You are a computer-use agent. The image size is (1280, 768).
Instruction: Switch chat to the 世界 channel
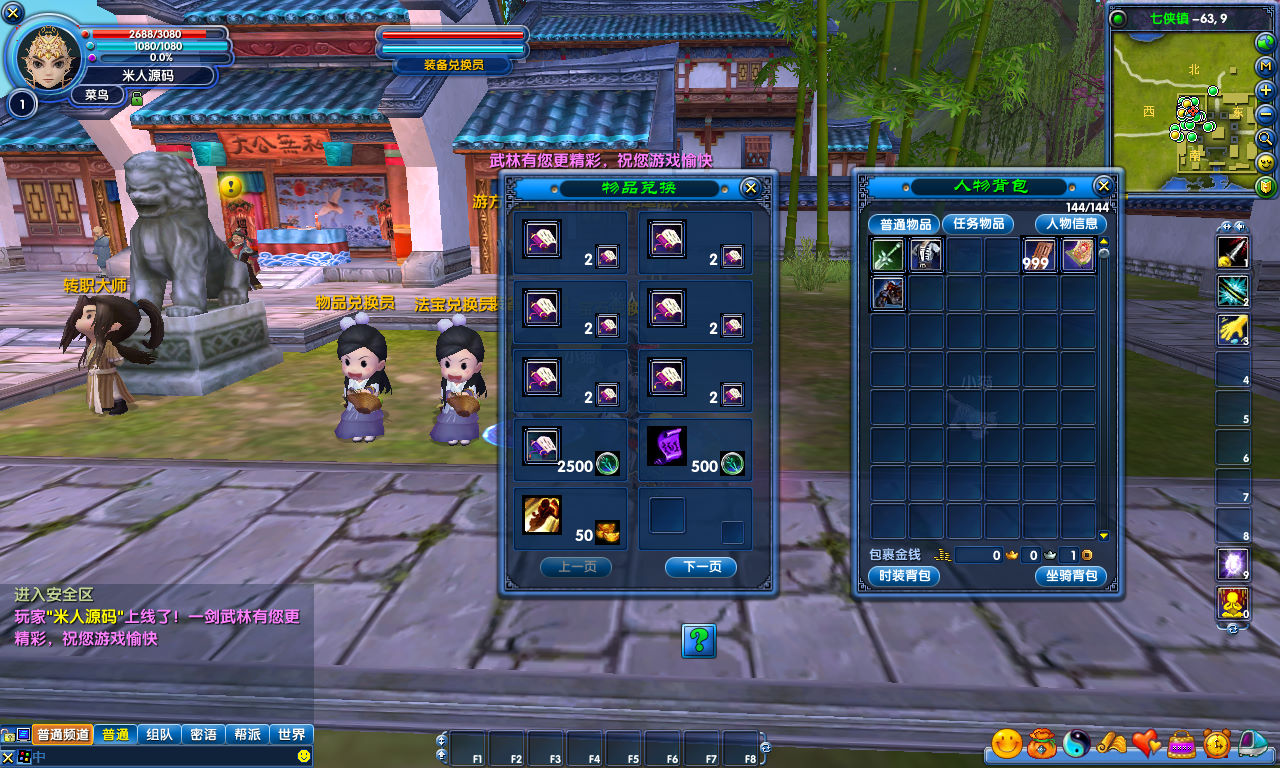pos(292,735)
